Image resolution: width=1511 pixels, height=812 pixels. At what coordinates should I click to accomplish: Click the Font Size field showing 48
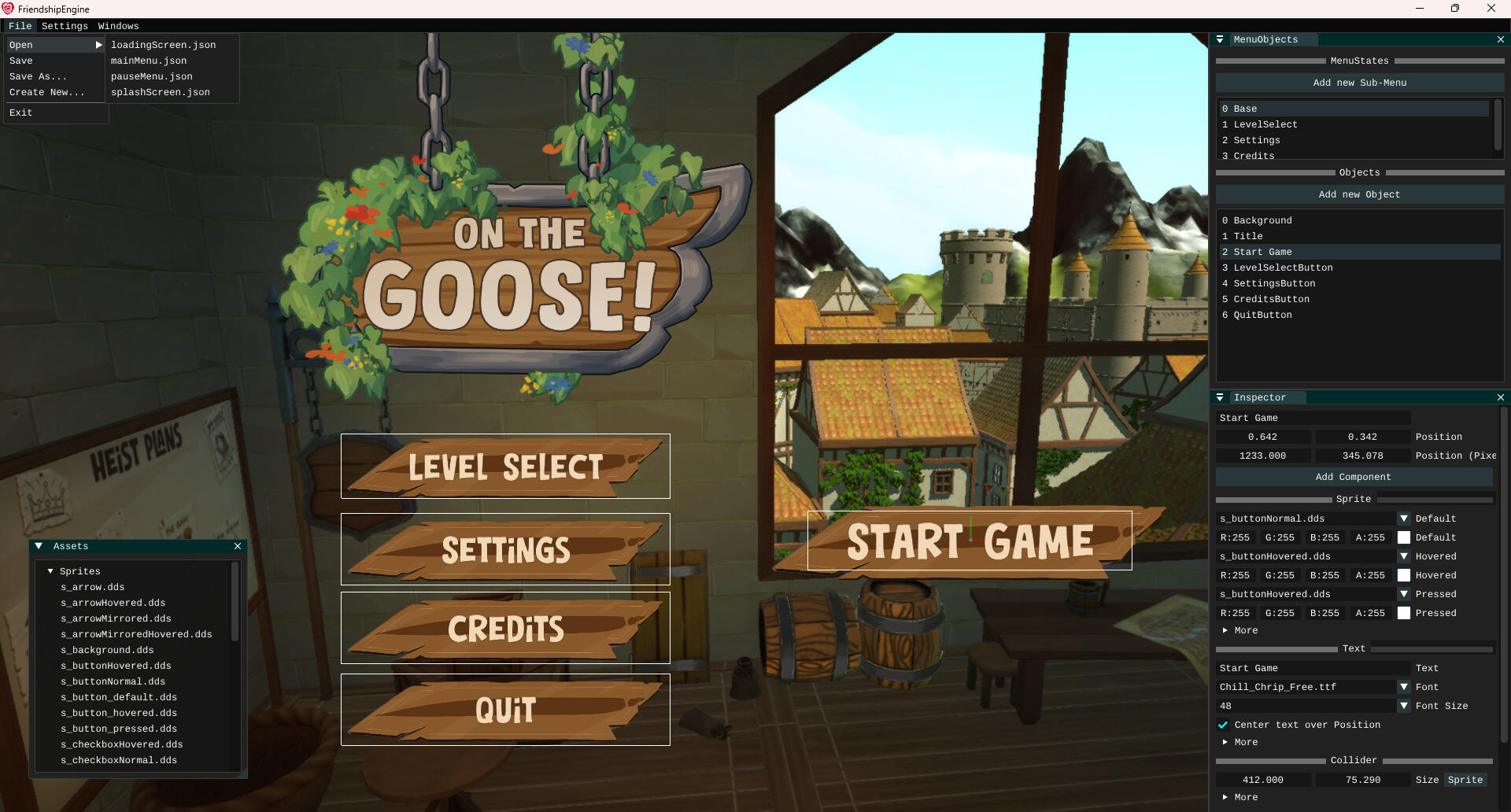[1306, 706]
